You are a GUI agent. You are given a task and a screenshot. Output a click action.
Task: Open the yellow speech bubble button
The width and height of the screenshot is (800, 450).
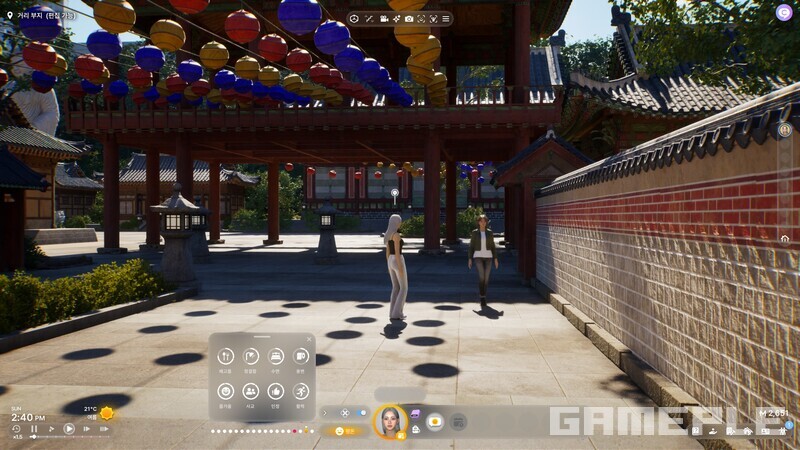[x=435, y=421]
